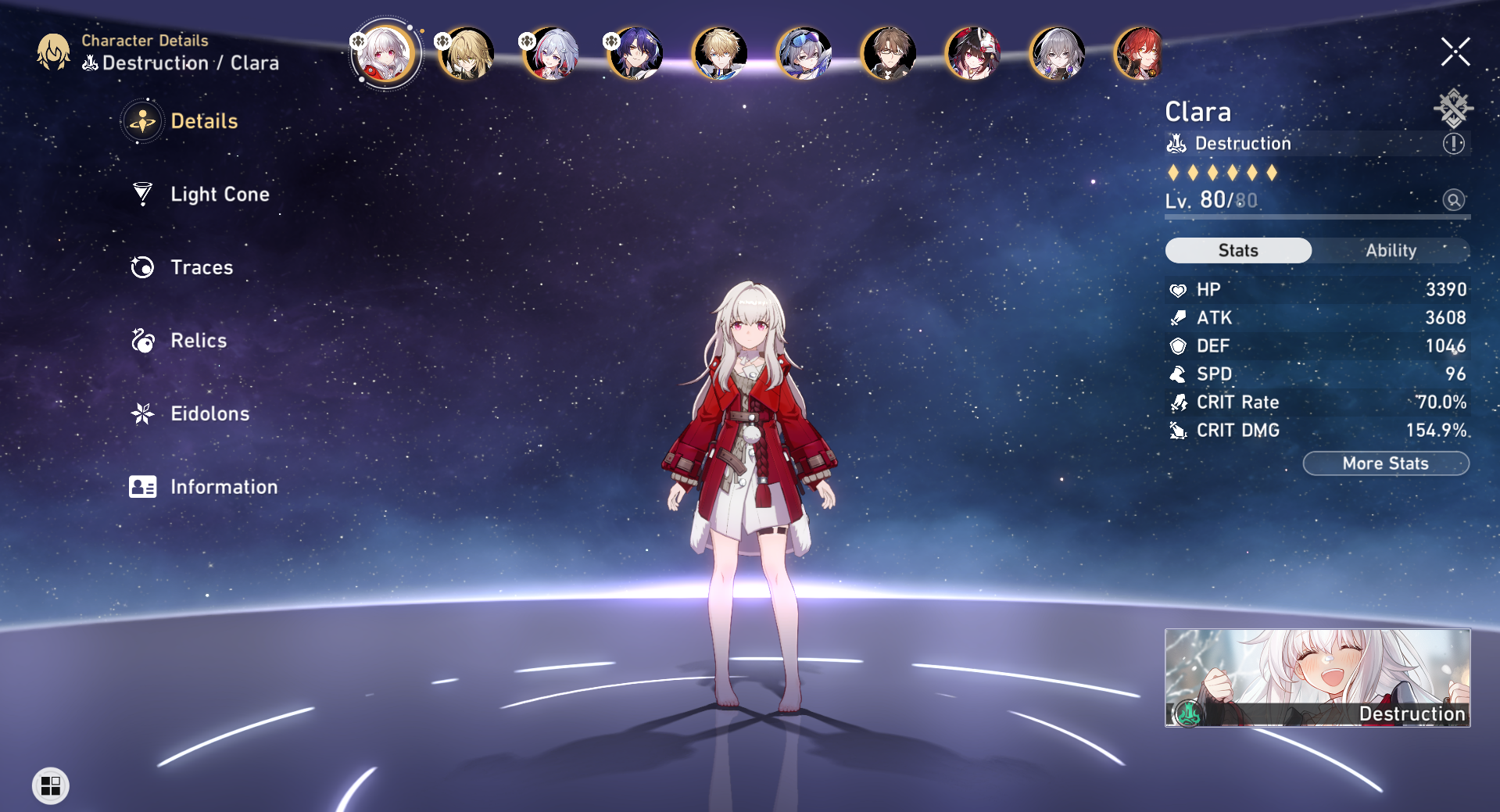Select the Light Cone sidebar icon
Screen dimensions: 1500x812
click(141, 195)
